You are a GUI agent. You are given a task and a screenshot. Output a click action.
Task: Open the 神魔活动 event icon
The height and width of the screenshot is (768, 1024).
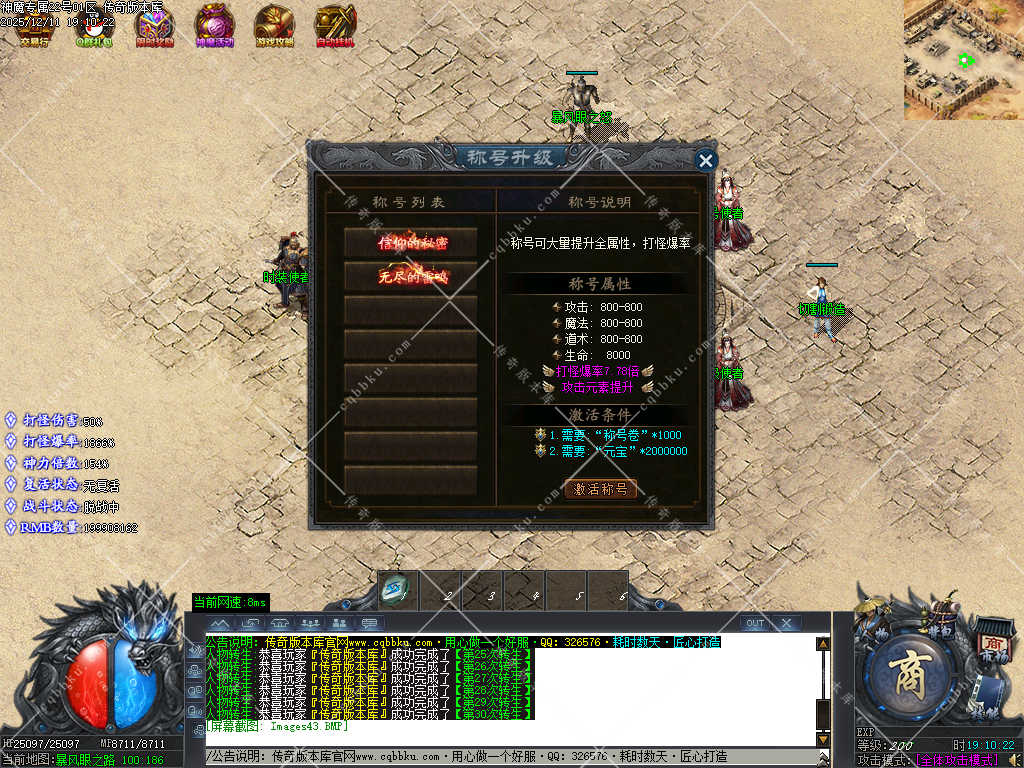[214, 25]
